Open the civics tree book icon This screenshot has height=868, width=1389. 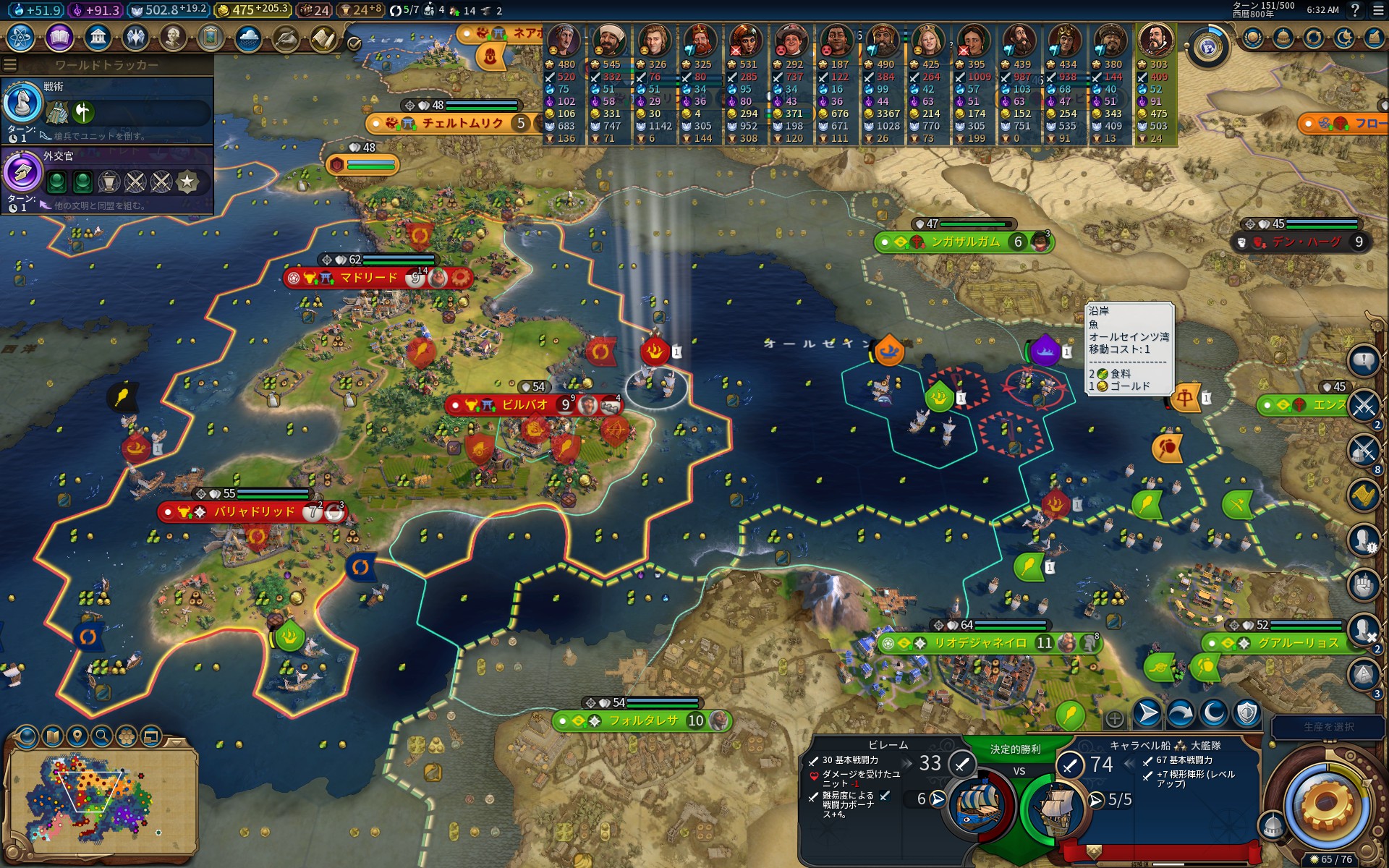(x=59, y=37)
